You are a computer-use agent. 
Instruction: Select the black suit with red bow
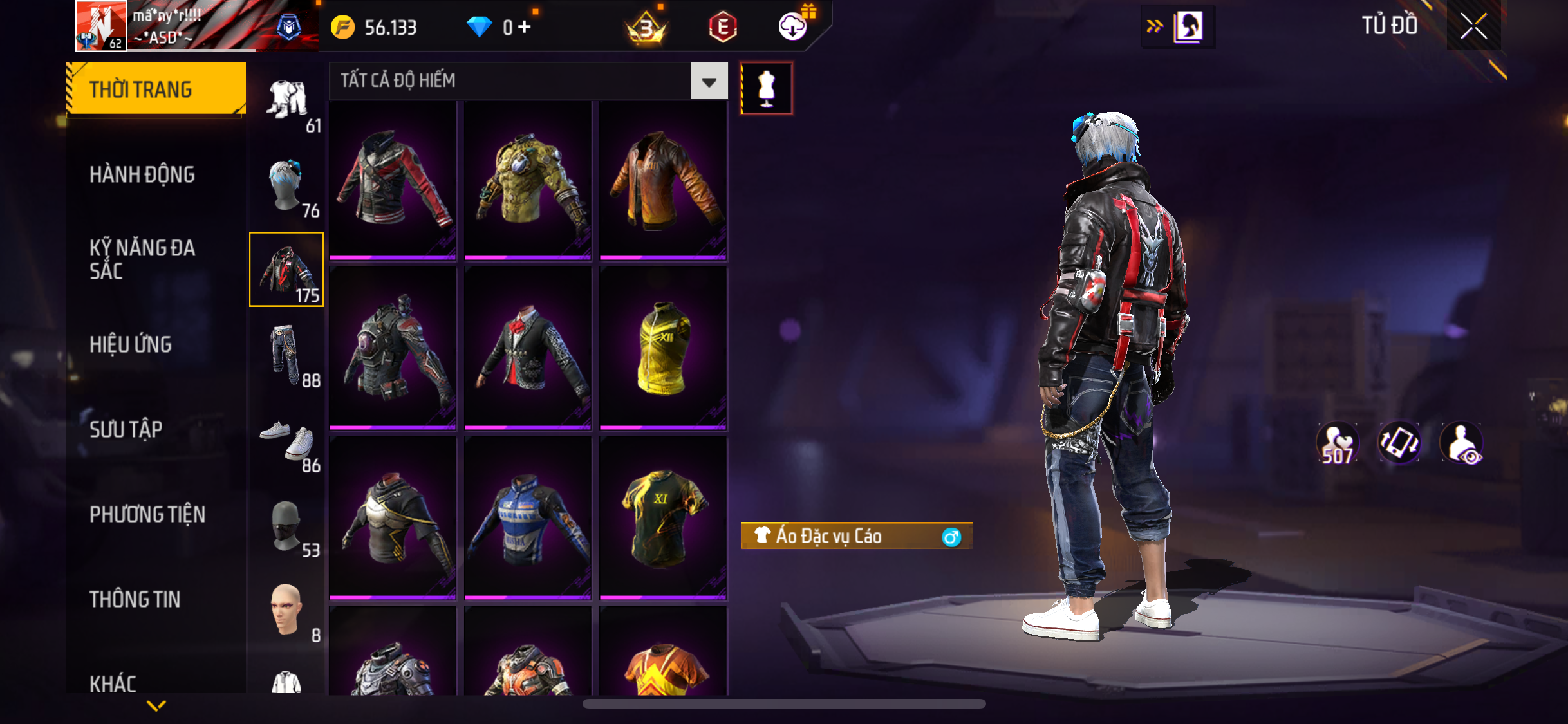pos(528,348)
